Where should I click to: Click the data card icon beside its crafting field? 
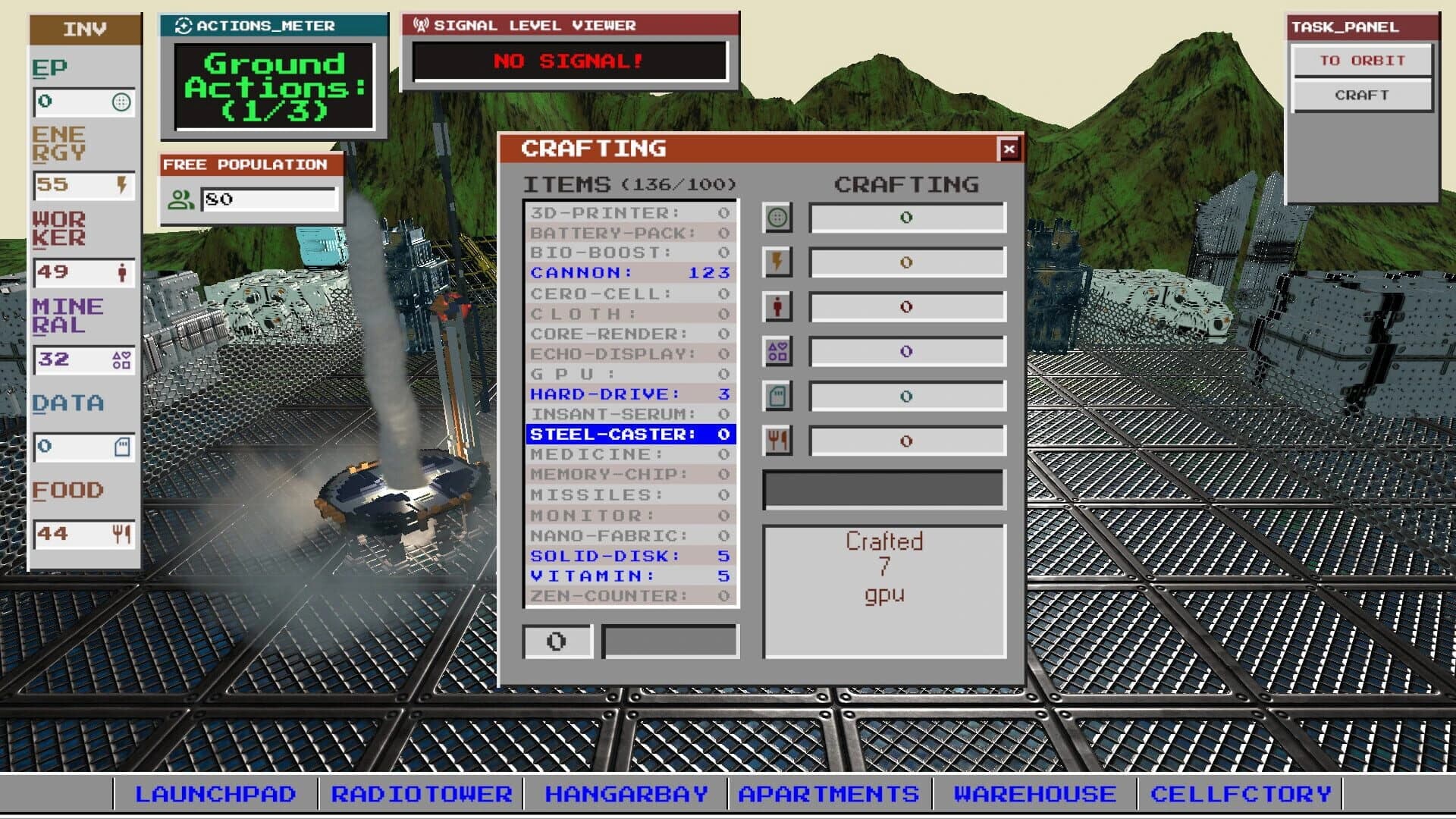pos(777,395)
